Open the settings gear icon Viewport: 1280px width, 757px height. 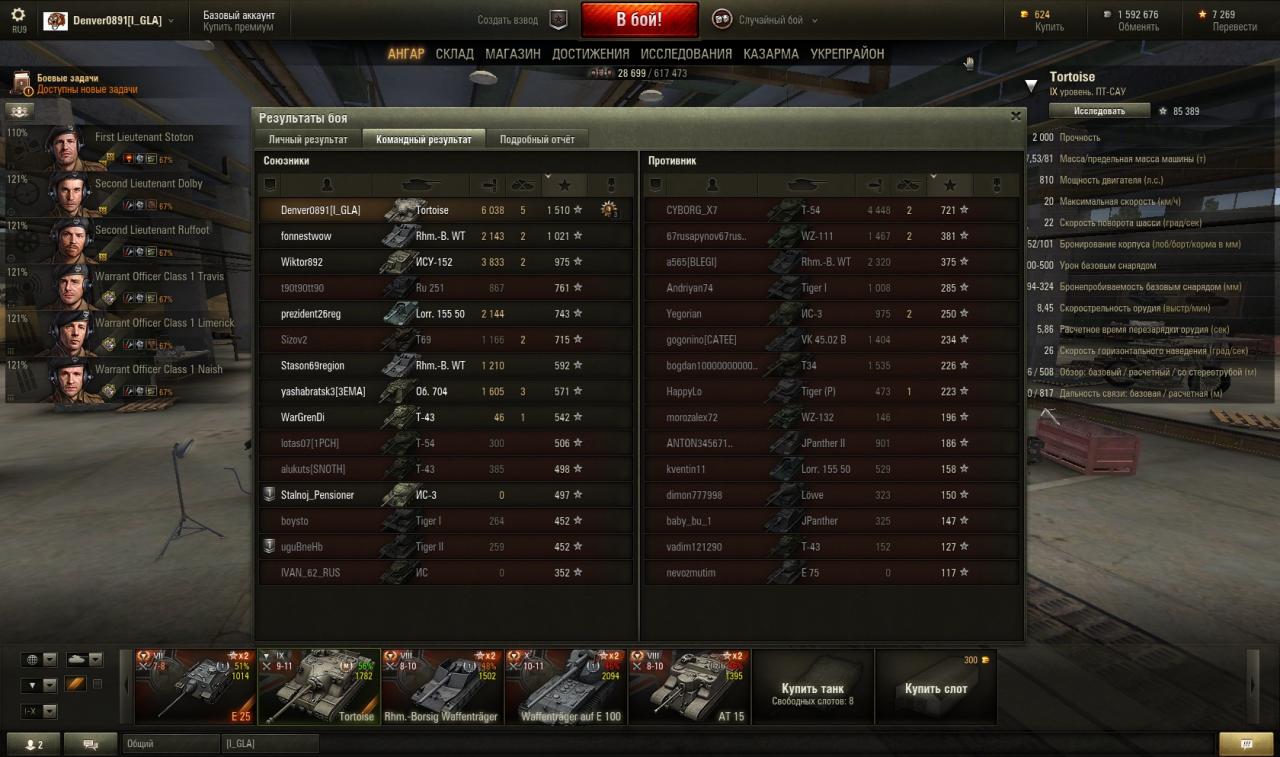click(x=18, y=15)
